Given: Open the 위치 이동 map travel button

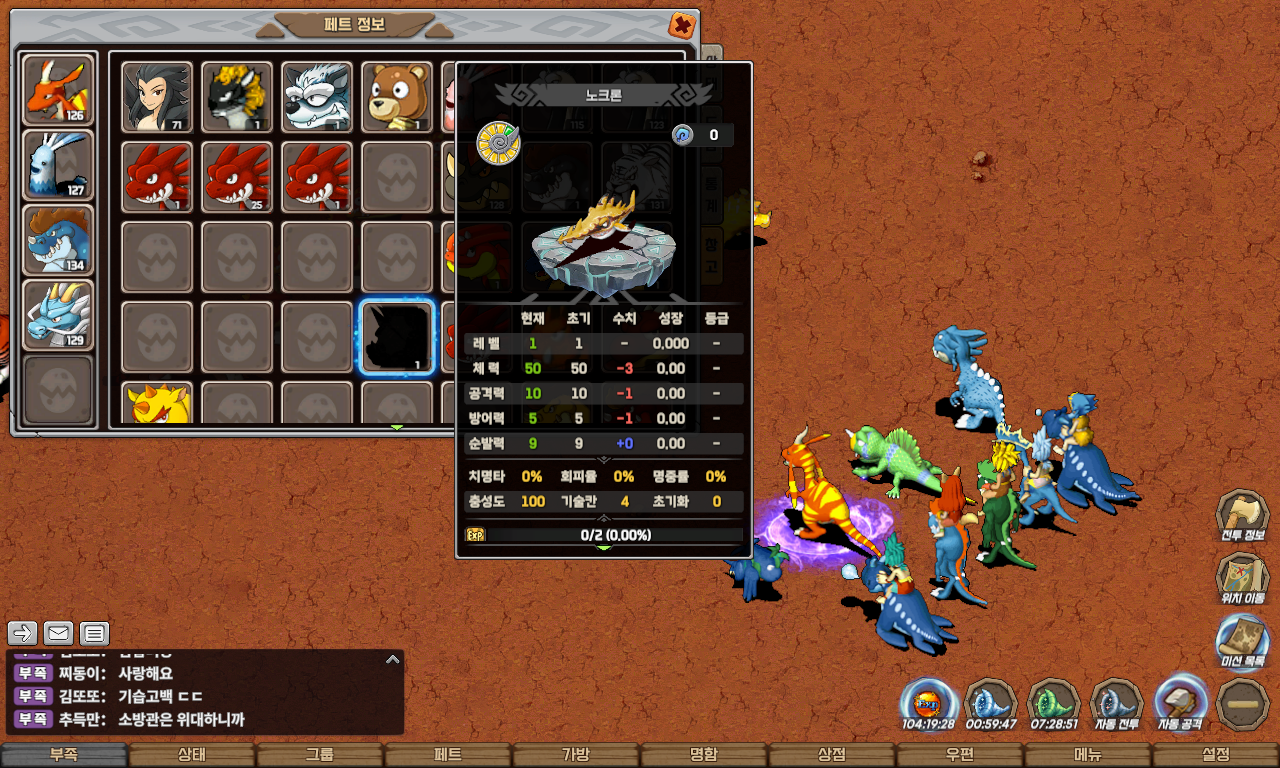Looking at the screenshot, I should pyautogui.click(x=1242, y=579).
